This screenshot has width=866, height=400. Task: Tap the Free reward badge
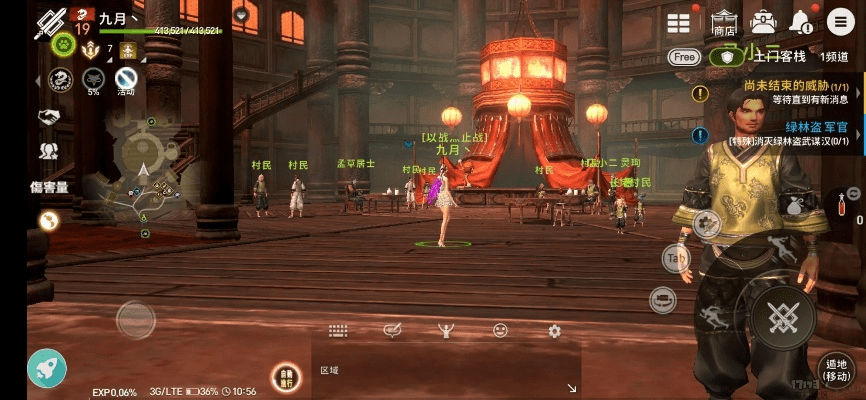(684, 57)
